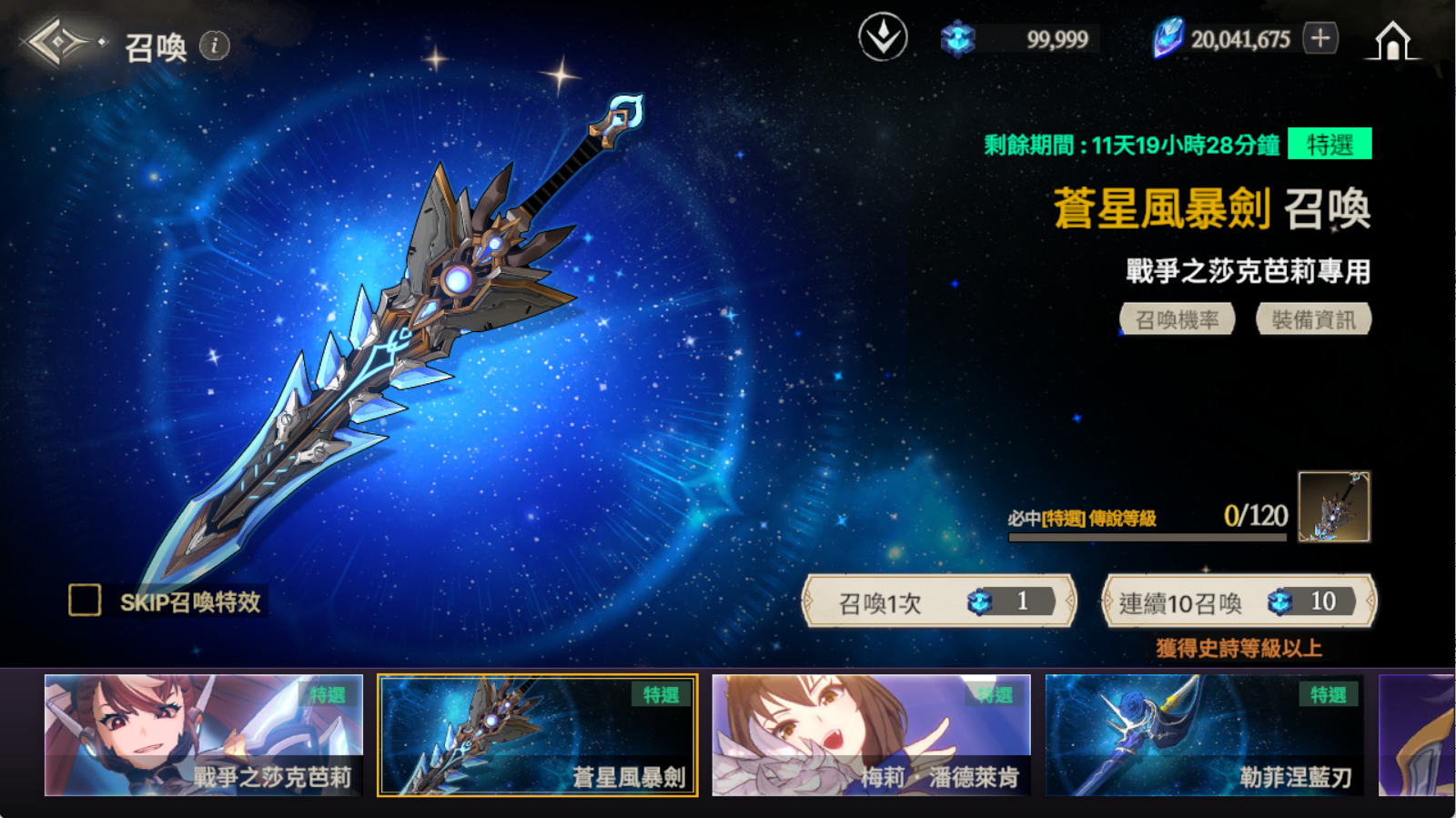Open 裝備資訊 equipment info

coord(1313,319)
